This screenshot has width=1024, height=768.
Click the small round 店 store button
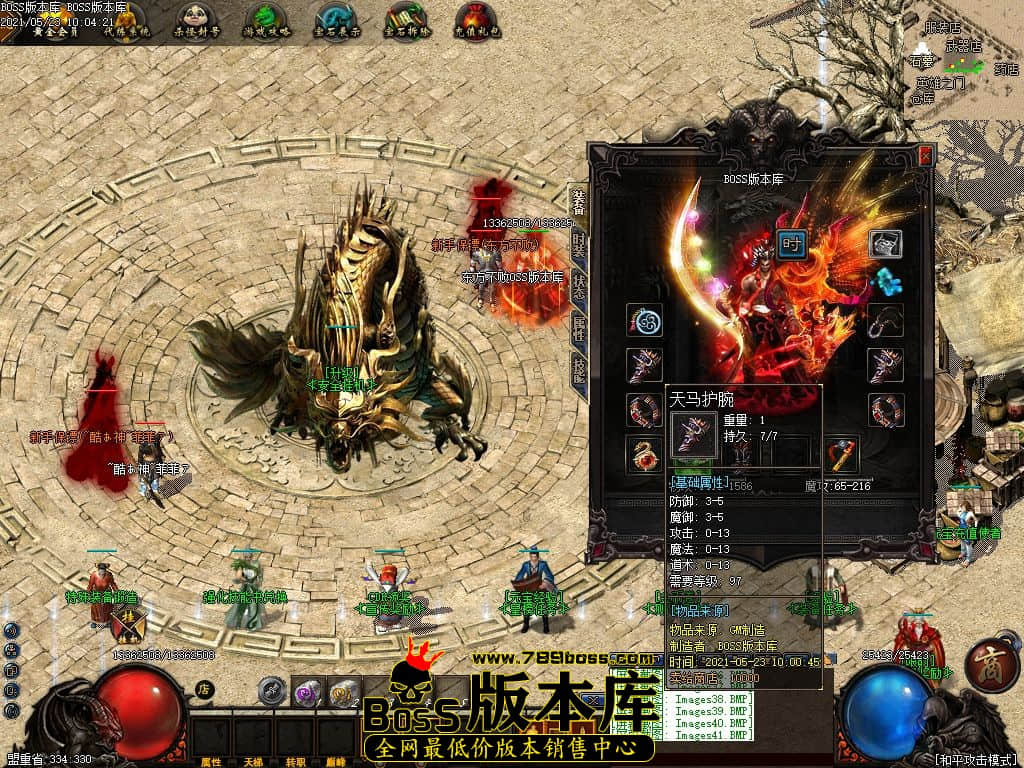[205, 688]
